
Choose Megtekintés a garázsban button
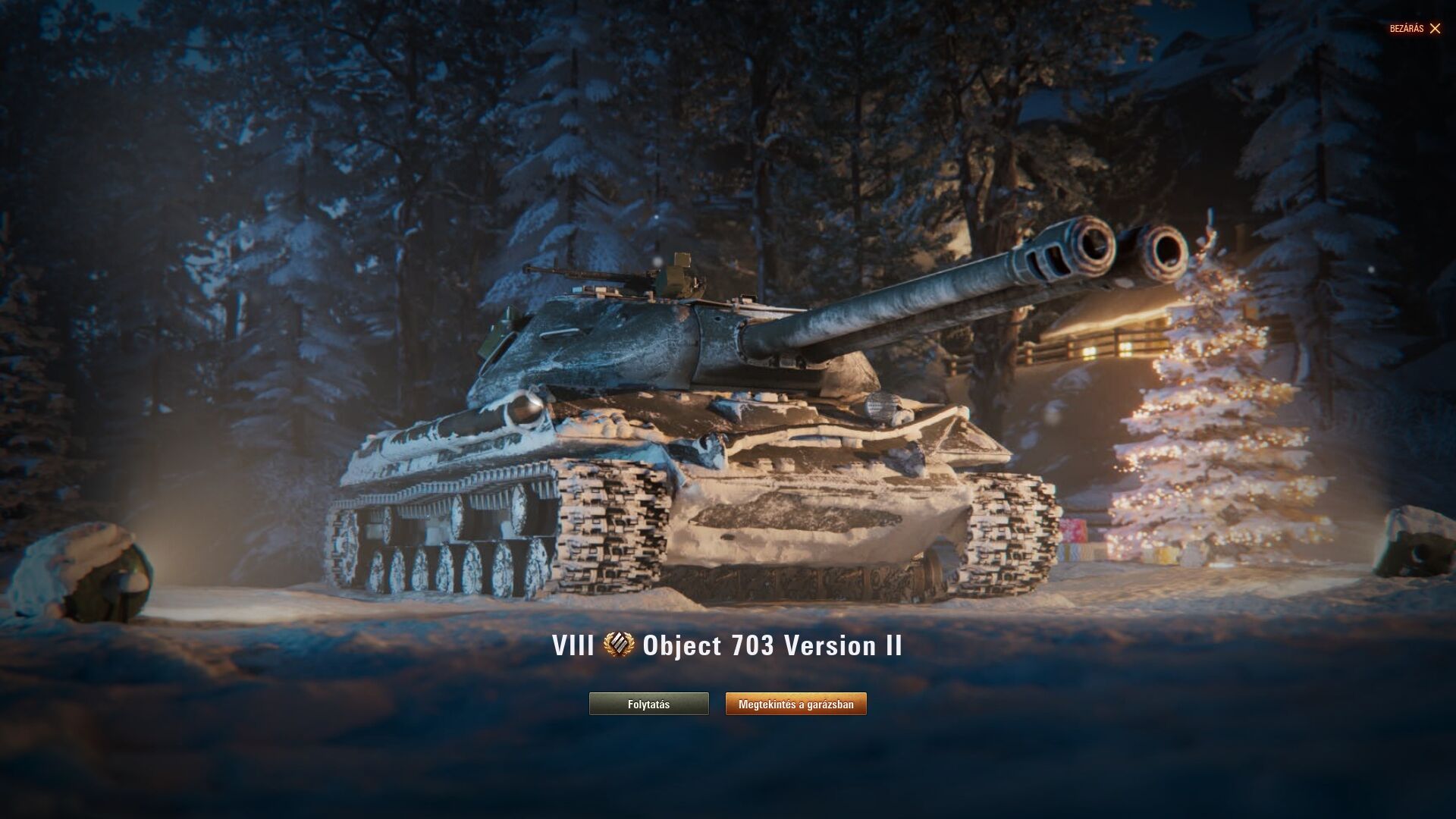pyautogui.click(x=795, y=704)
